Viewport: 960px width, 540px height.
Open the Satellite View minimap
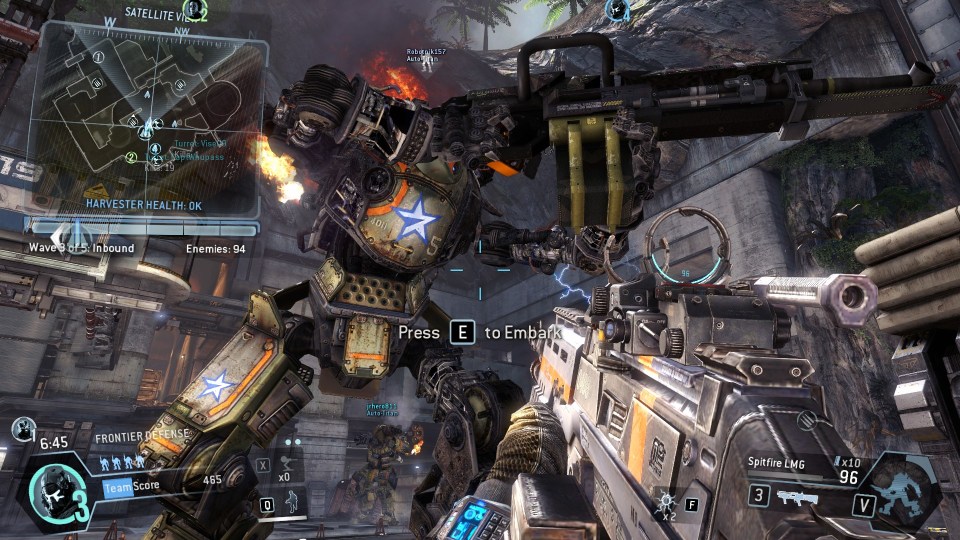coord(148,110)
